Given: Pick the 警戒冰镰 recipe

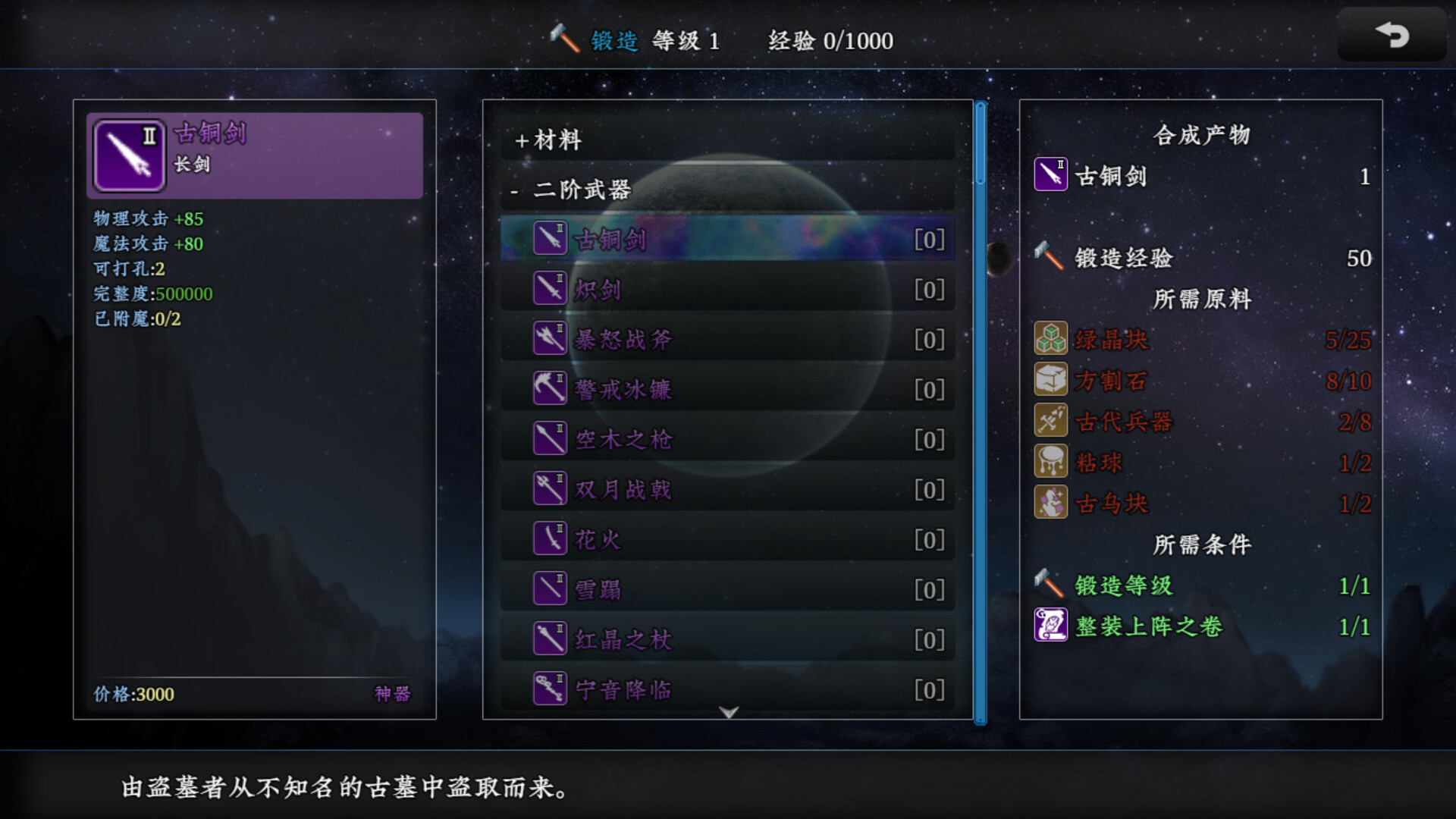Looking at the screenshot, I should (726, 390).
